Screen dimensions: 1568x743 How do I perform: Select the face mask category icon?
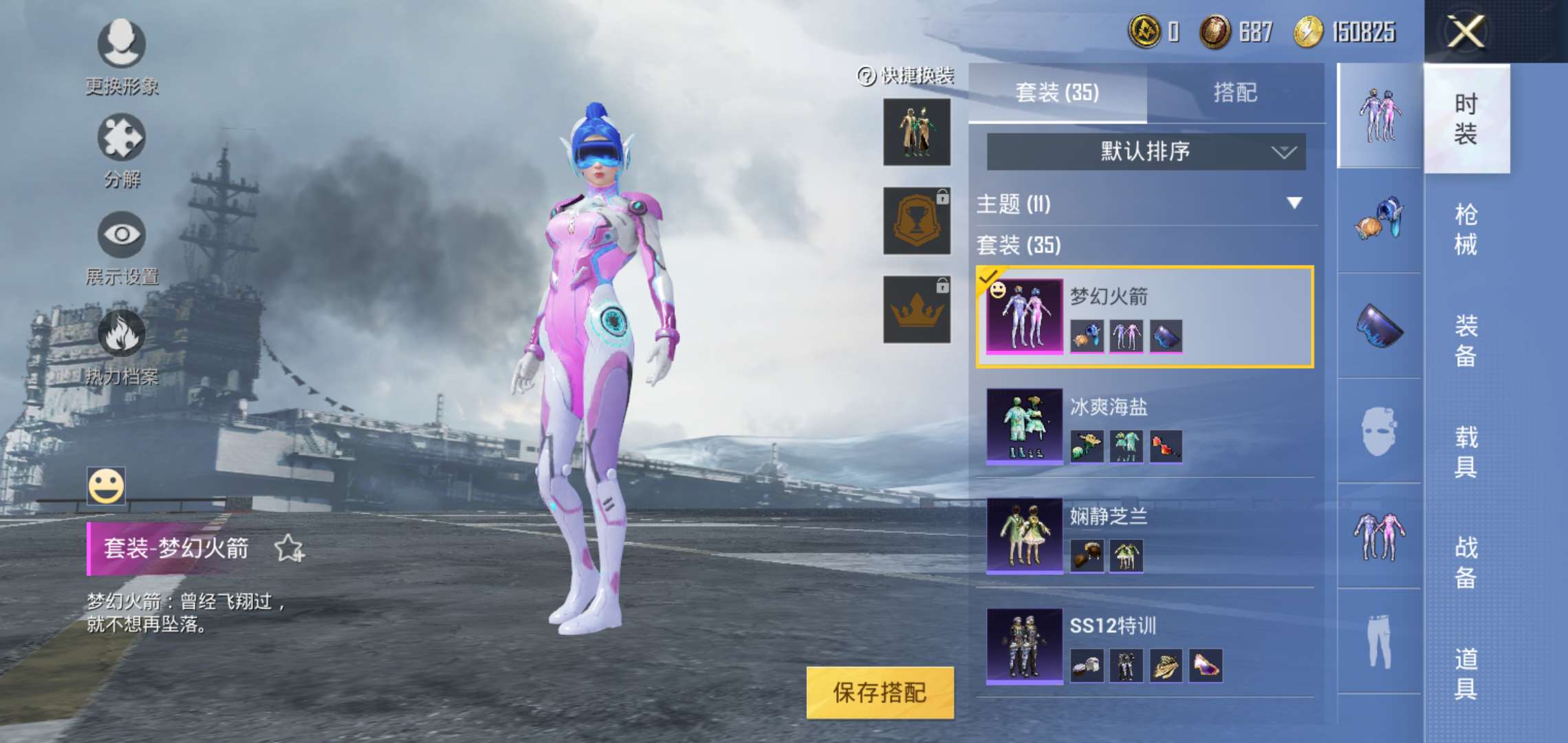[x=1379, y=431]
